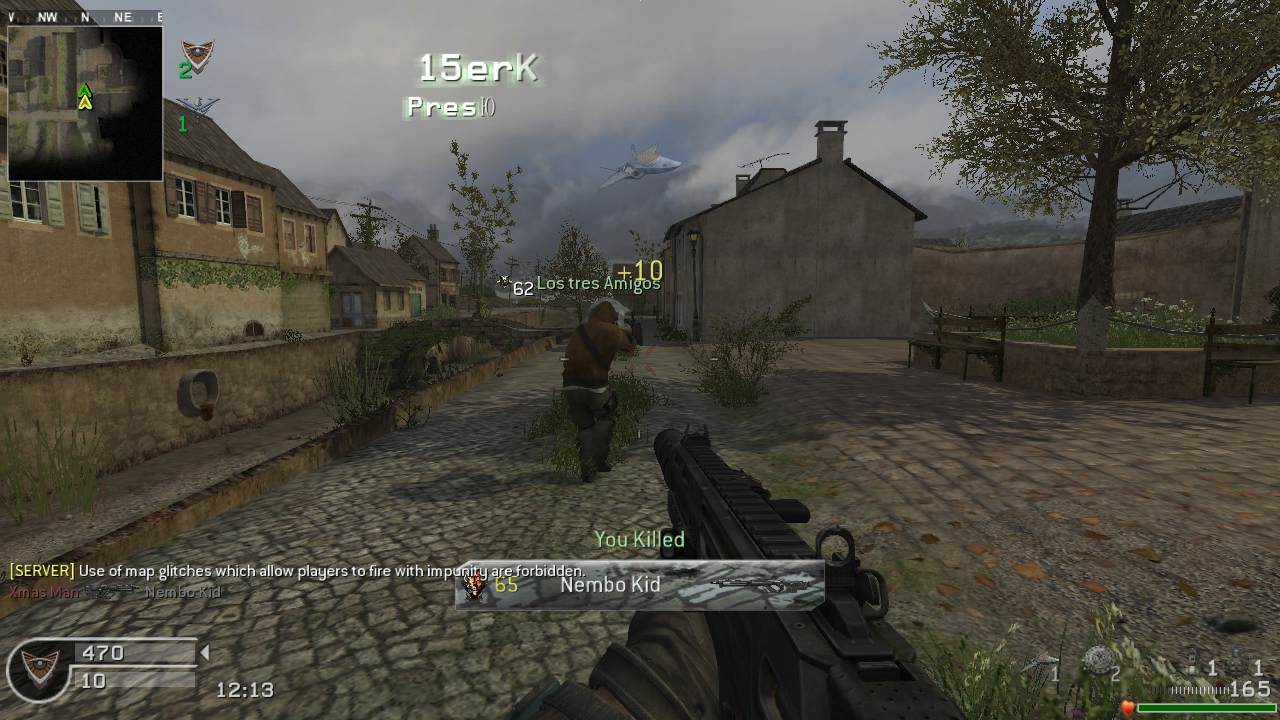
Task: Select the round disc item icon with count 2
Action: pos(1098,660)
